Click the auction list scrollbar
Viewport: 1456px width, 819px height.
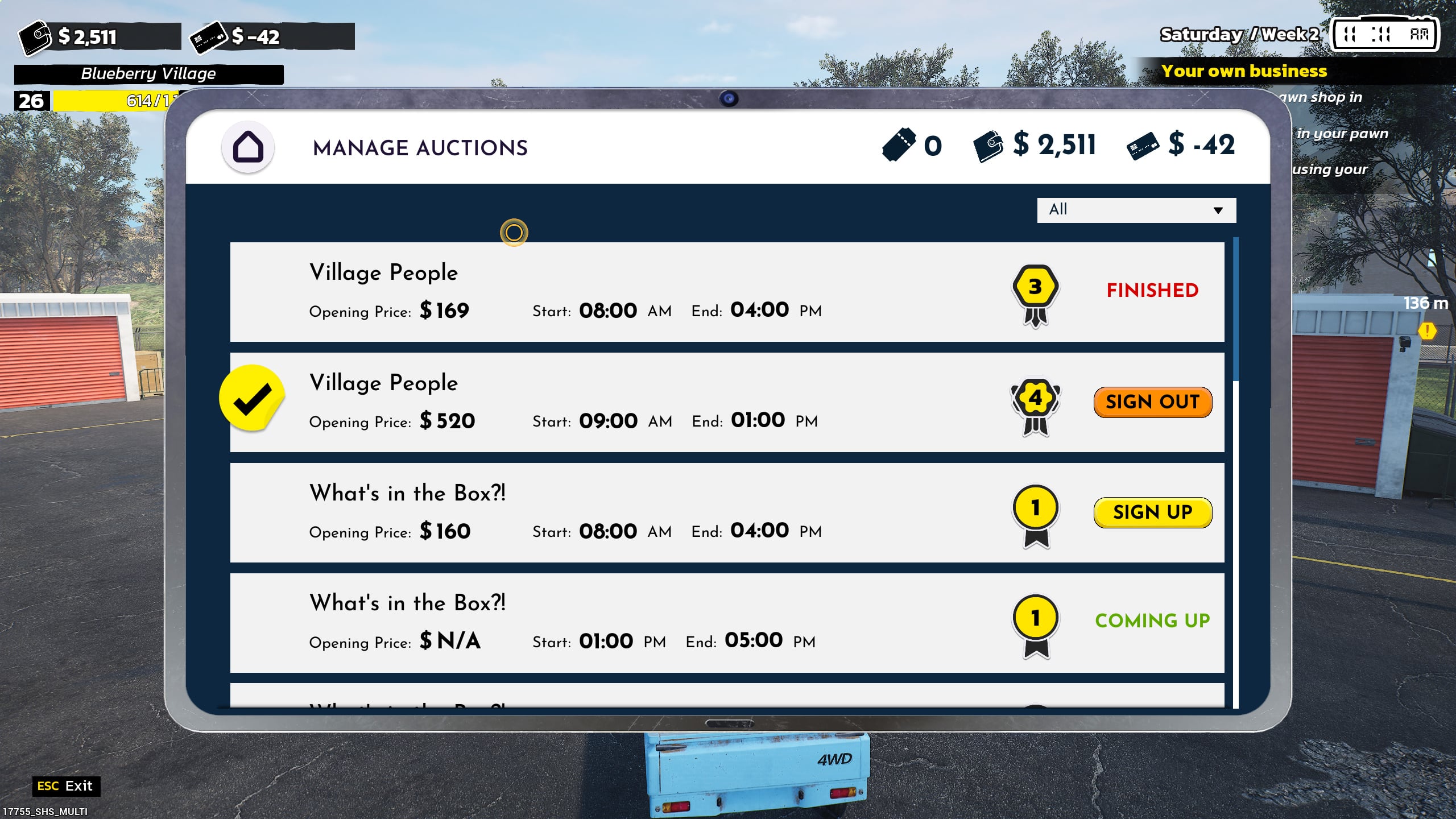[x=1235, y=310]
